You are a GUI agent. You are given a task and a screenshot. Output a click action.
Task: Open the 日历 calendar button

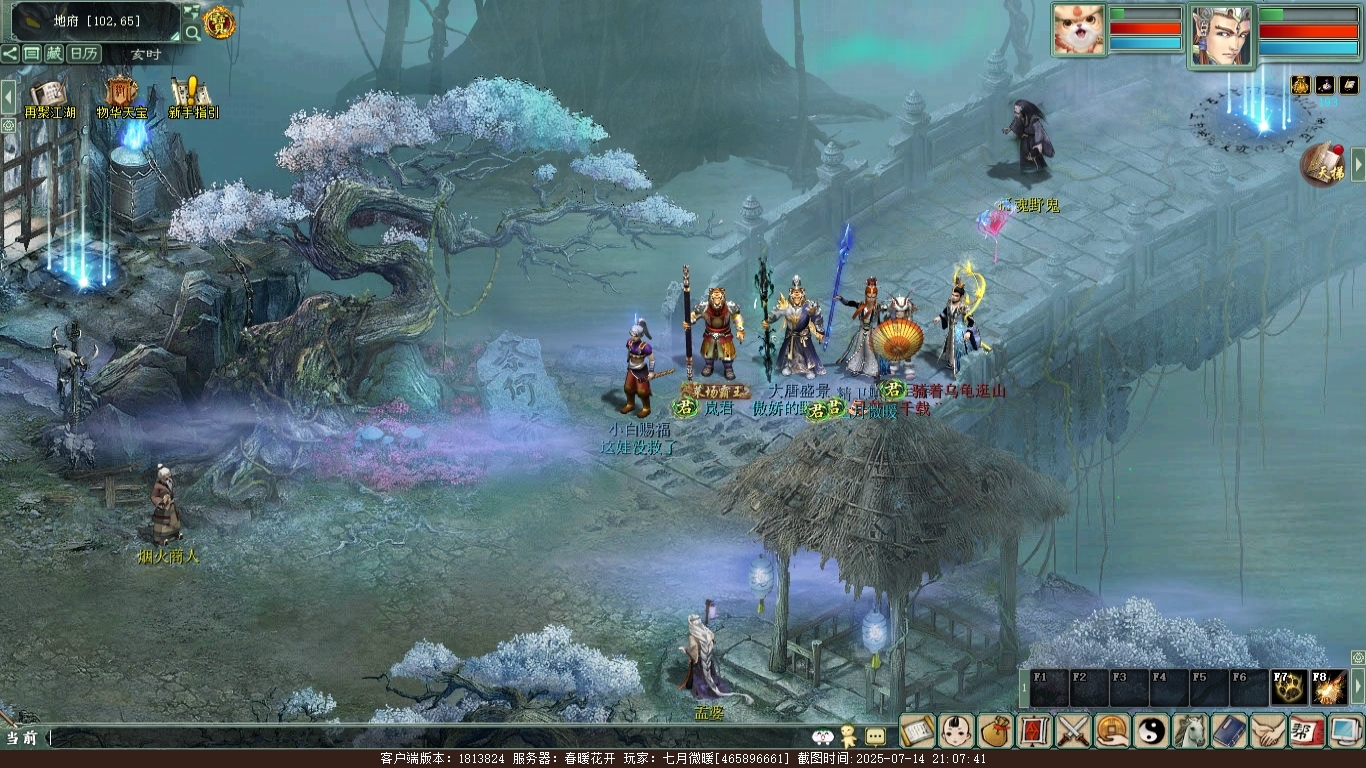tap(84, 54)
